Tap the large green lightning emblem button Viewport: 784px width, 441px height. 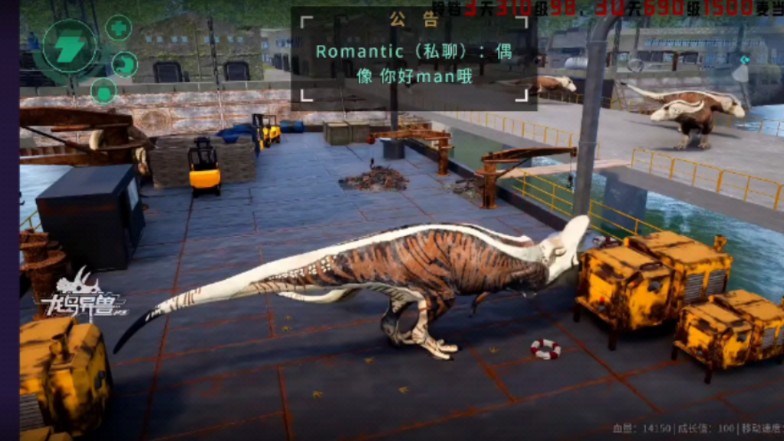point(71,48)
